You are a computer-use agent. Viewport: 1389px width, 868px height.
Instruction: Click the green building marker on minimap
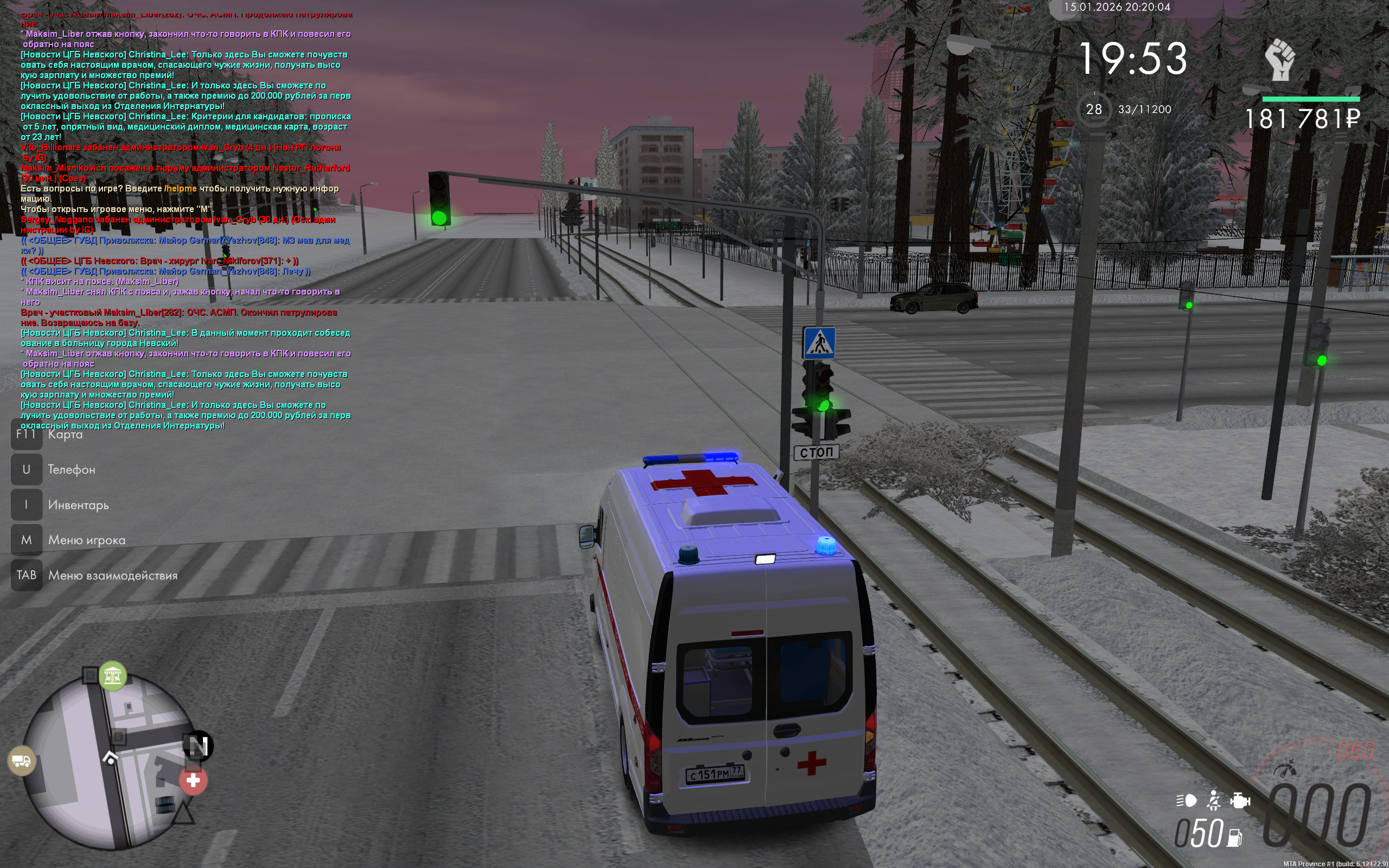112,676
